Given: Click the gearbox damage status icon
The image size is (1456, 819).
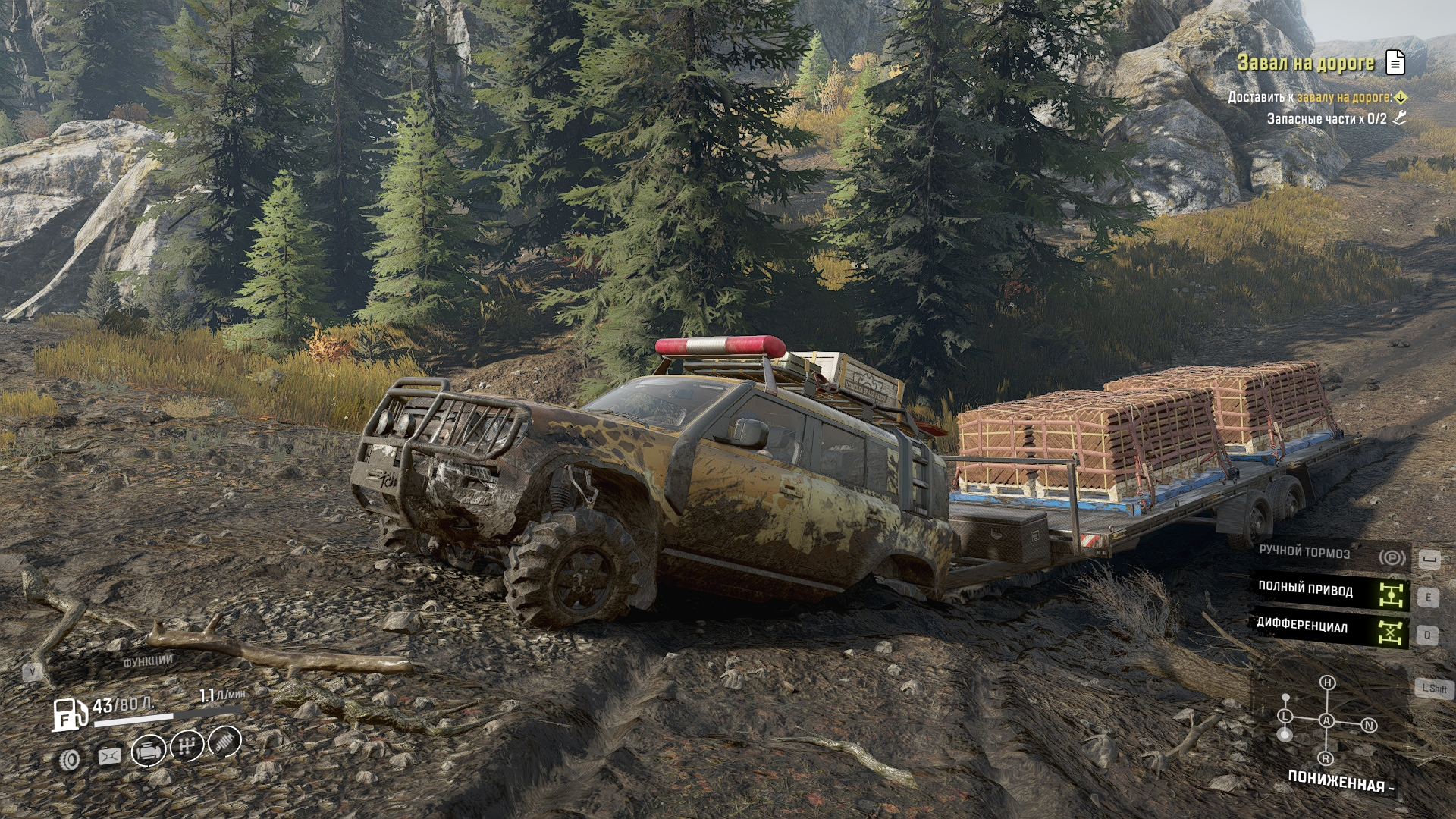Looking at the screenshot, I should tap(187, 746).
